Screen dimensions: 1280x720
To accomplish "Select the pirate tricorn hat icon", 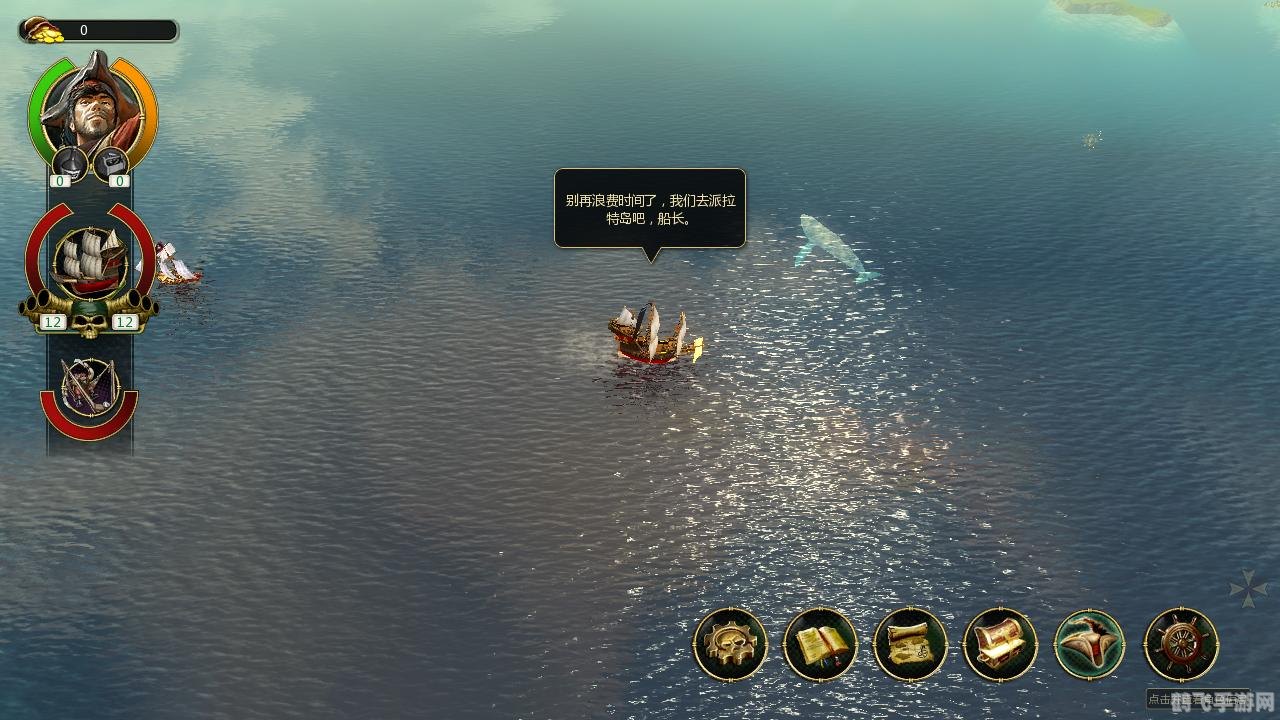I will pos(1090,645).
